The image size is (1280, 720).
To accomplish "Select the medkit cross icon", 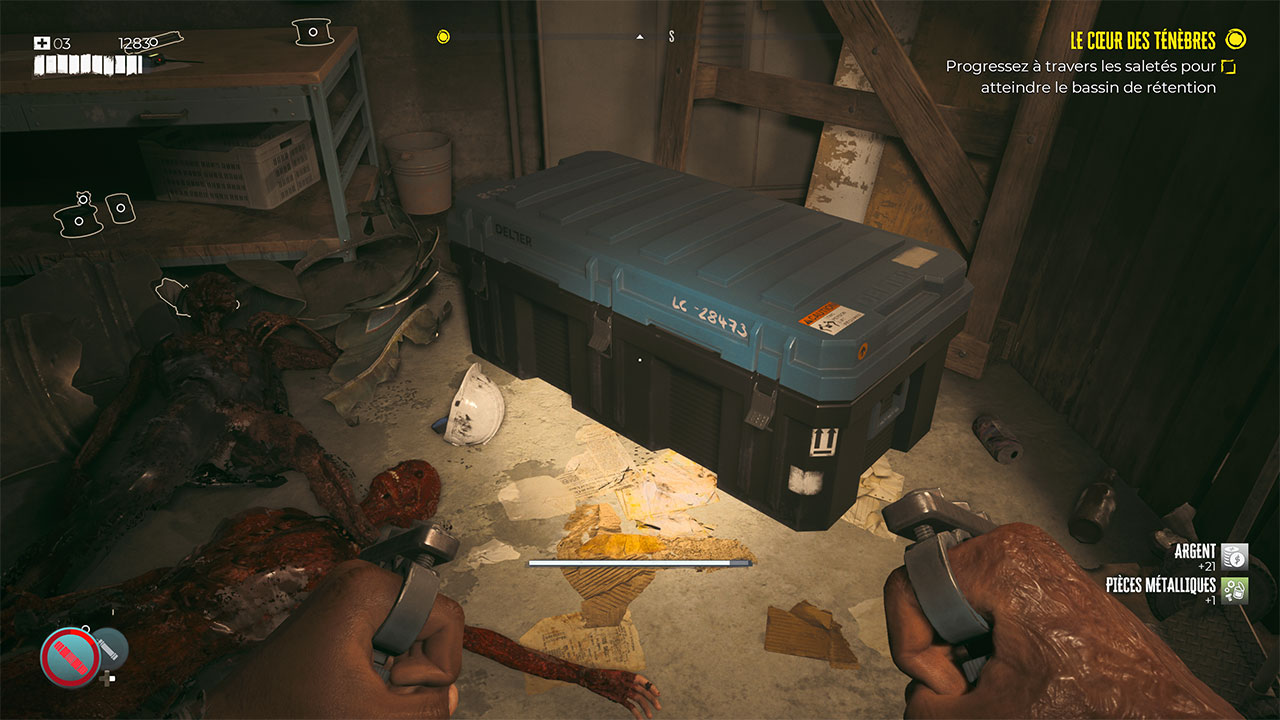I will point(42,44).
